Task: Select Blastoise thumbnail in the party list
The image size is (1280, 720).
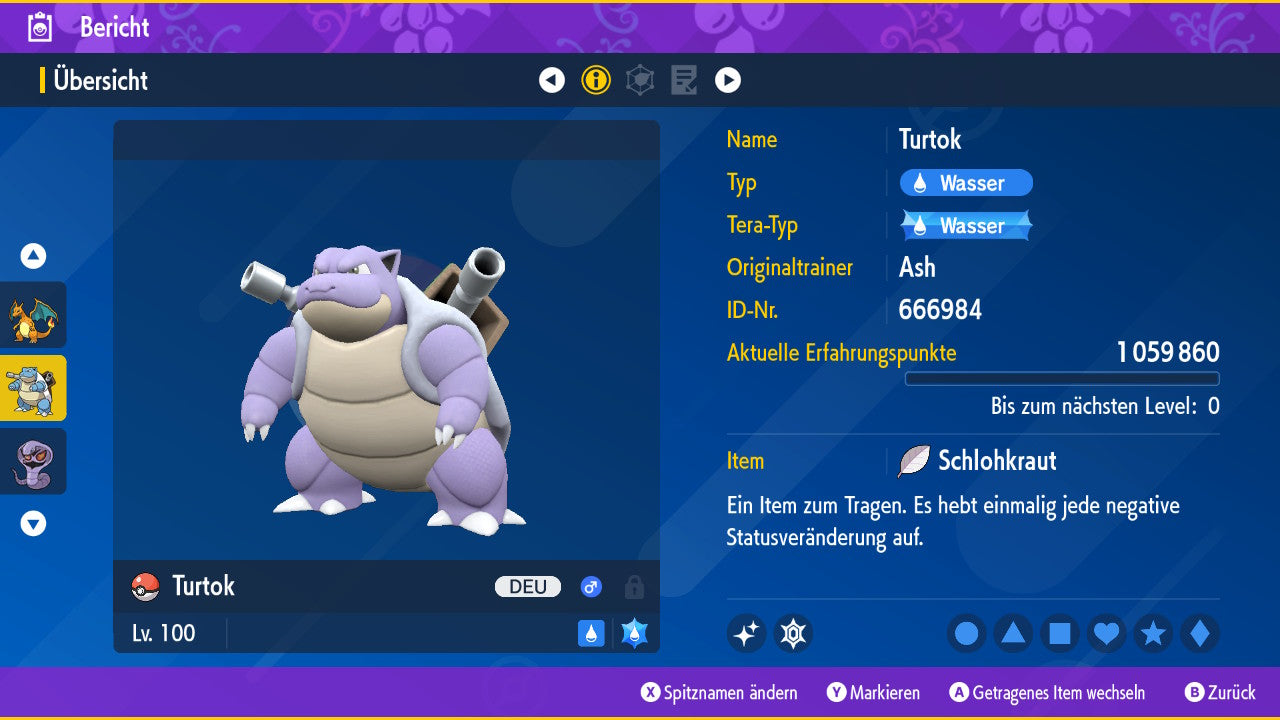Action: [x=33, y=388]
